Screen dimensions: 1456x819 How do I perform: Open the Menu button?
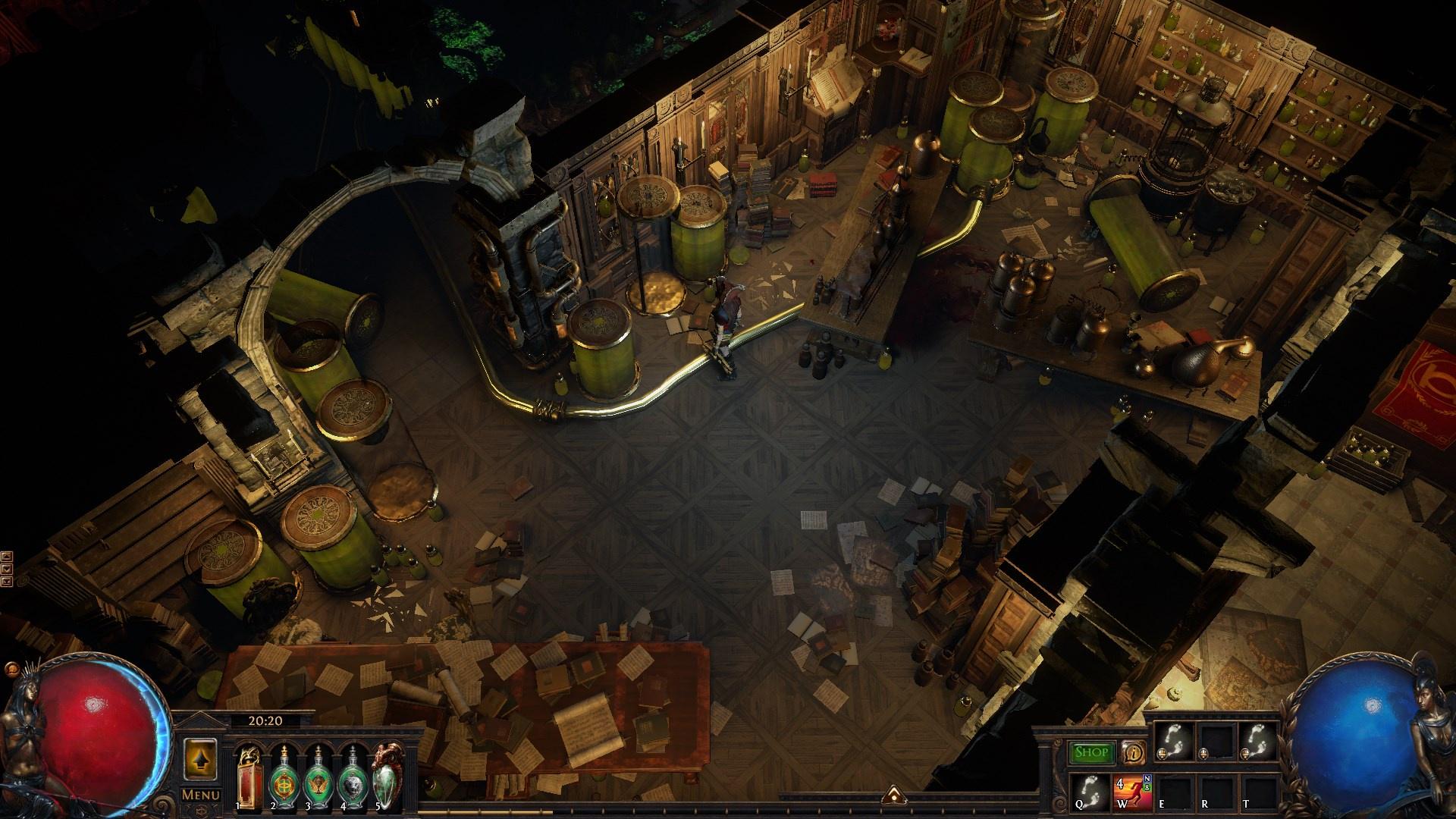click(x=201, y=795)
